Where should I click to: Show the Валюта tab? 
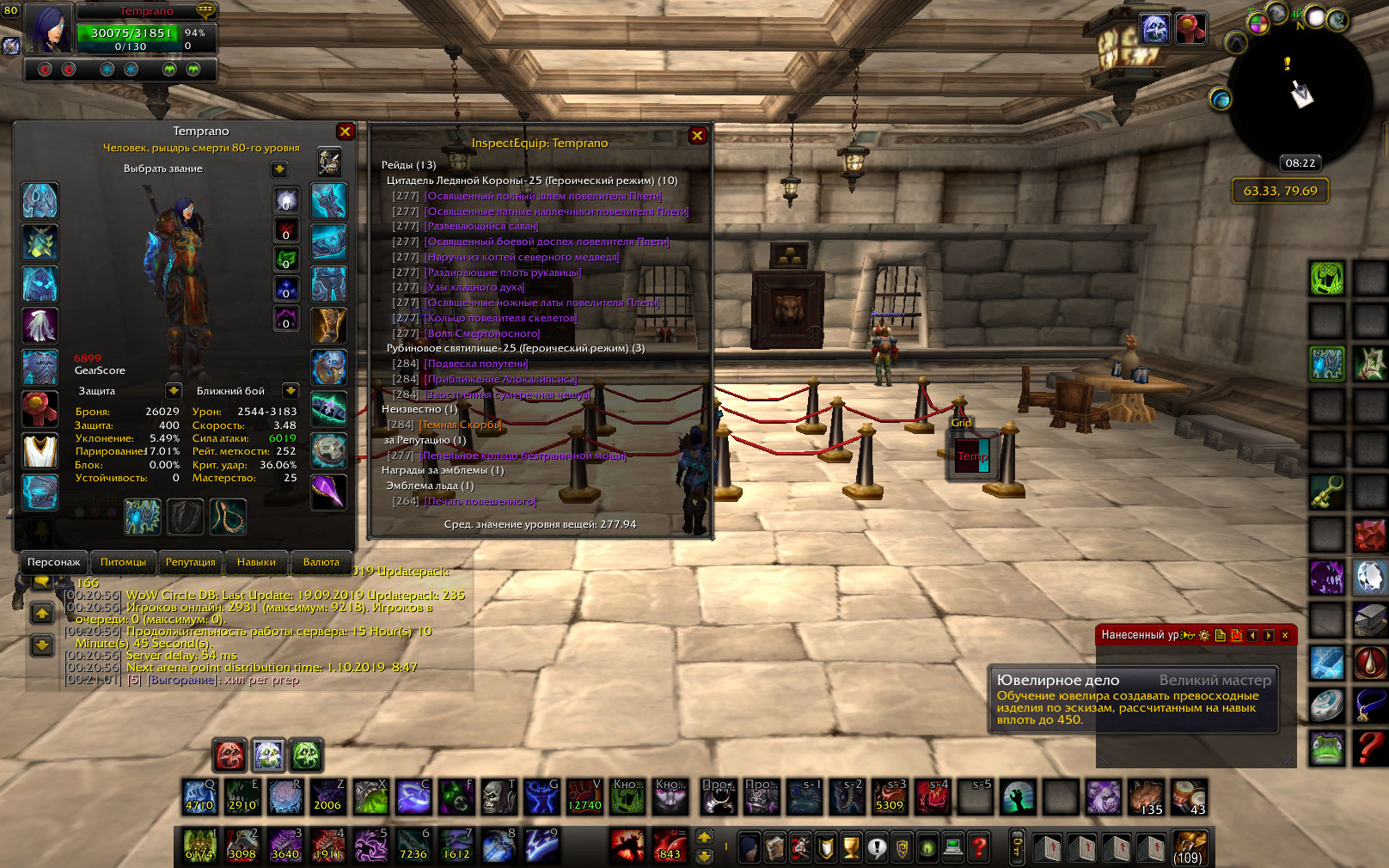tap(321, 562)
